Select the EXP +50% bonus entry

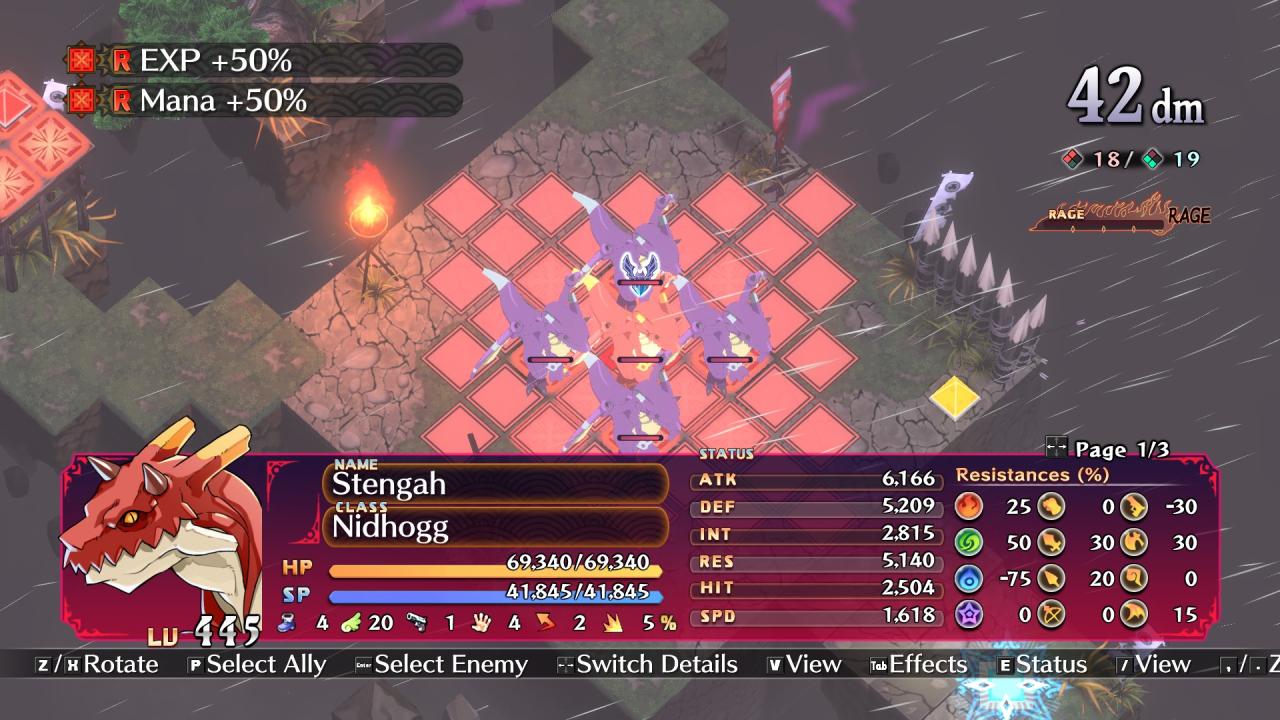[x=264, y=61]
